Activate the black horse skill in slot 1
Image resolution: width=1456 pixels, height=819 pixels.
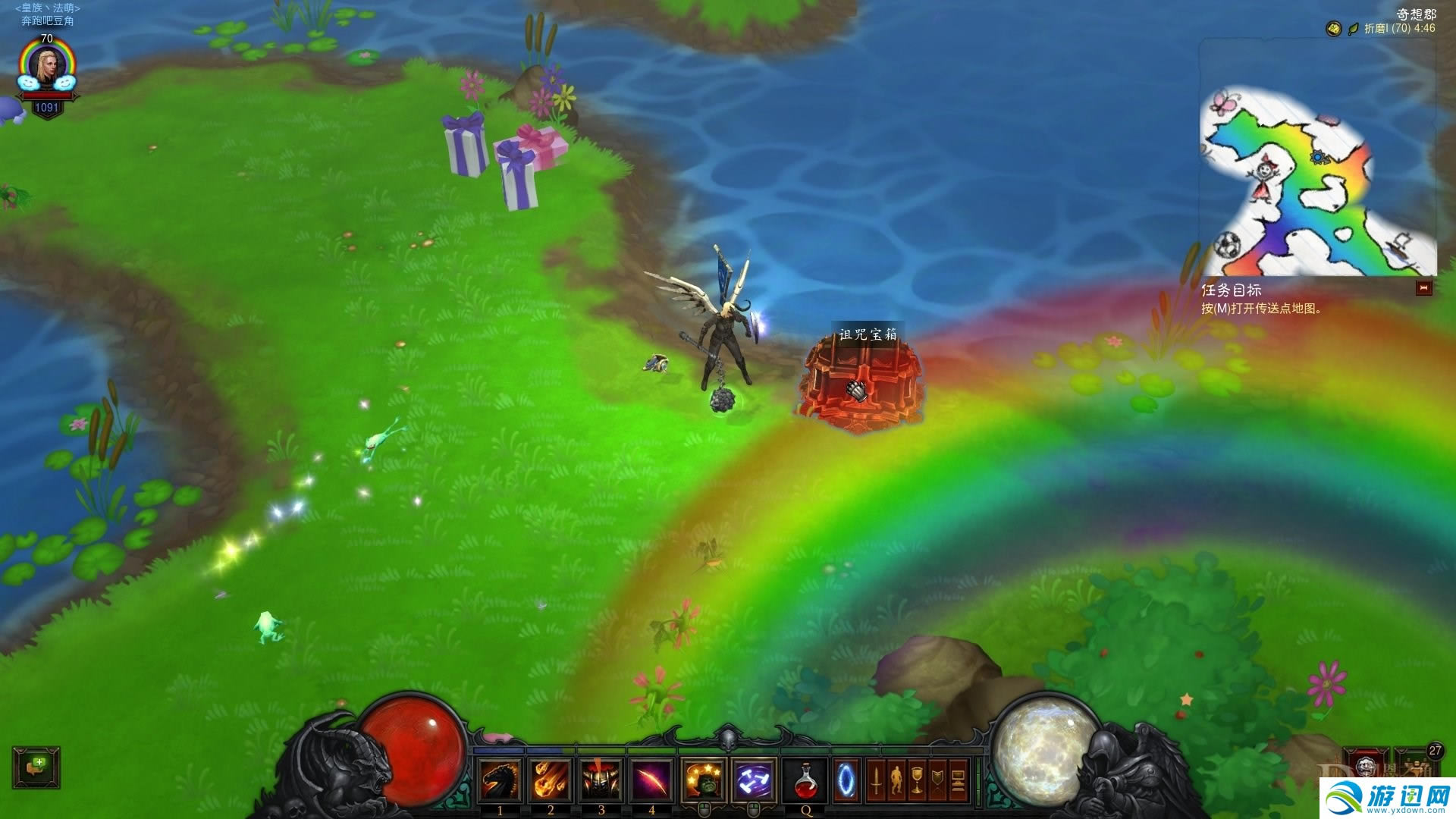[x=500, y=780]
